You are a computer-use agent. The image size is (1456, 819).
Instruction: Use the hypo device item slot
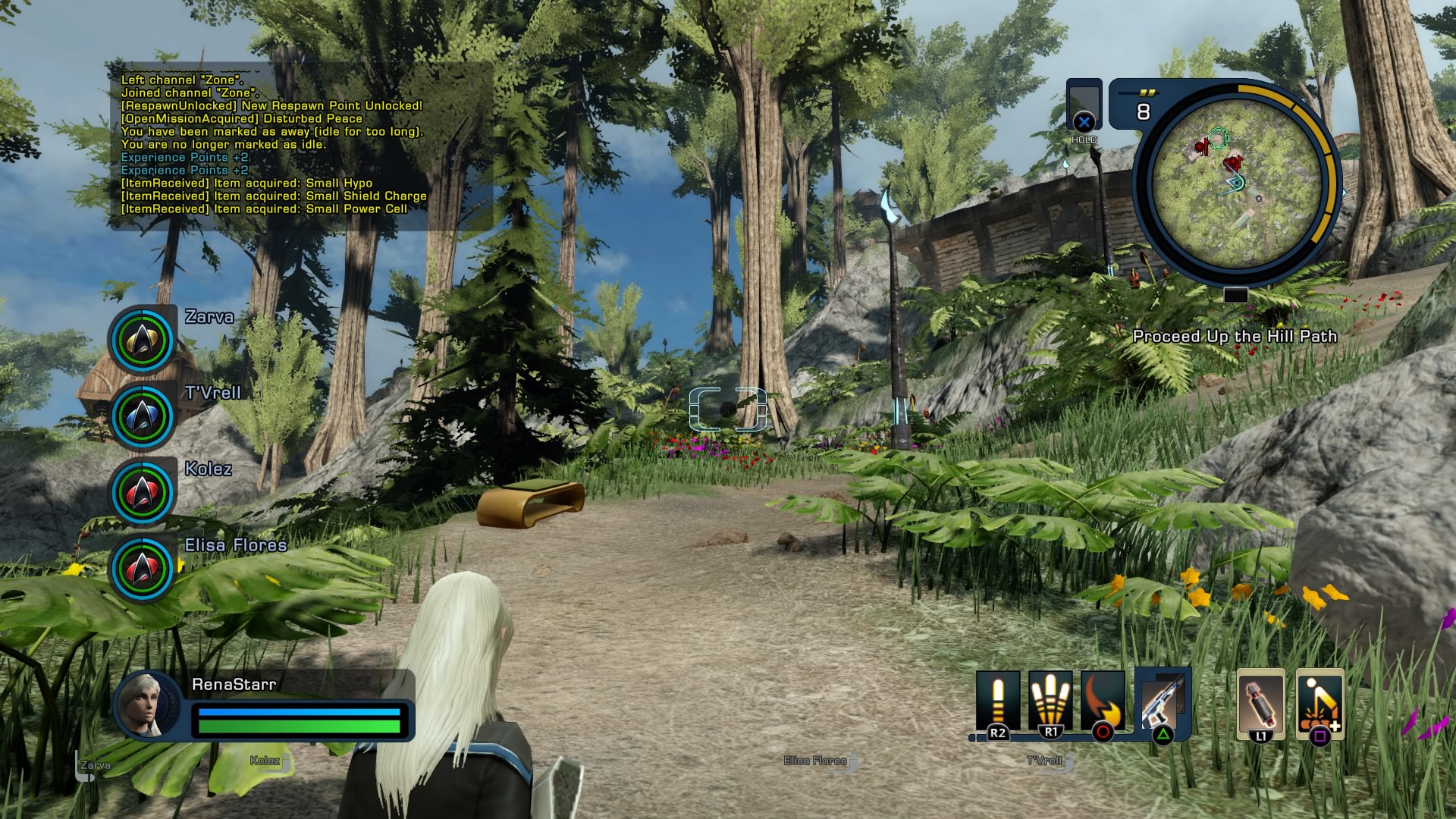pos(1260,702)
